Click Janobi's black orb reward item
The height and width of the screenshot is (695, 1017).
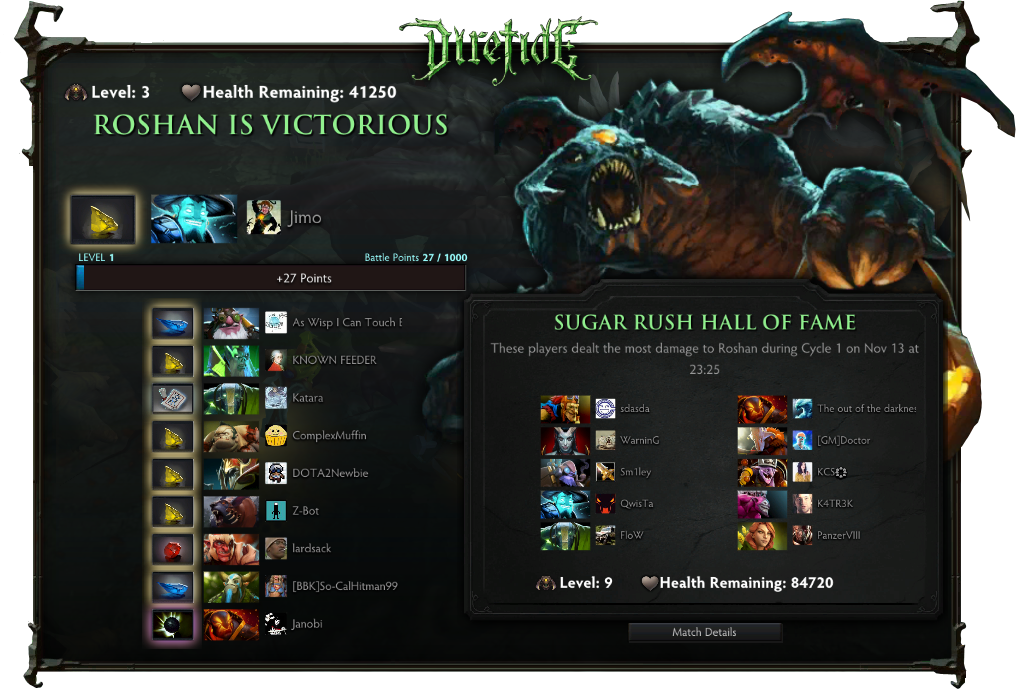click(172, 624)
